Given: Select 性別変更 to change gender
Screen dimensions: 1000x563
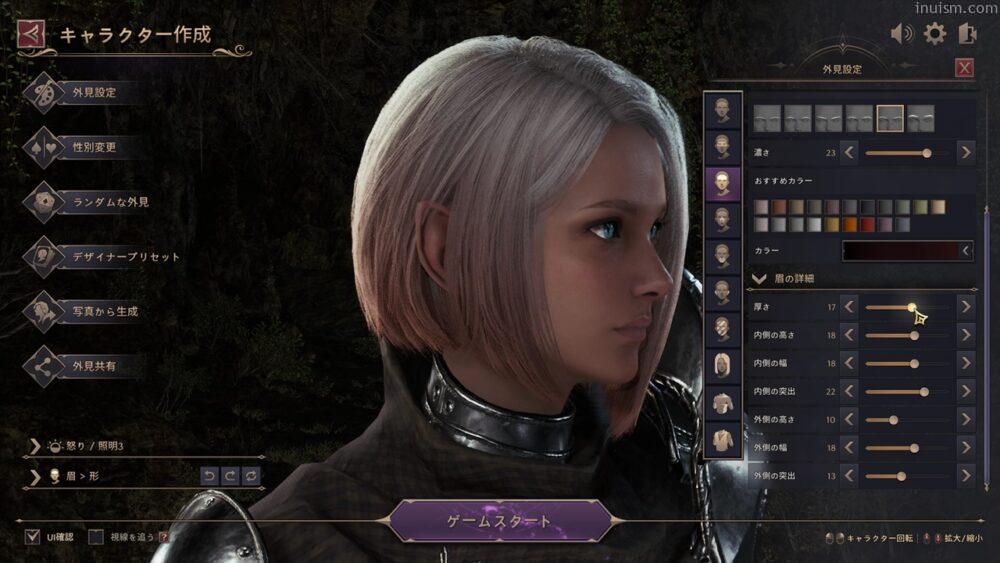Looking at the screenshot, I should click(94, 147).
